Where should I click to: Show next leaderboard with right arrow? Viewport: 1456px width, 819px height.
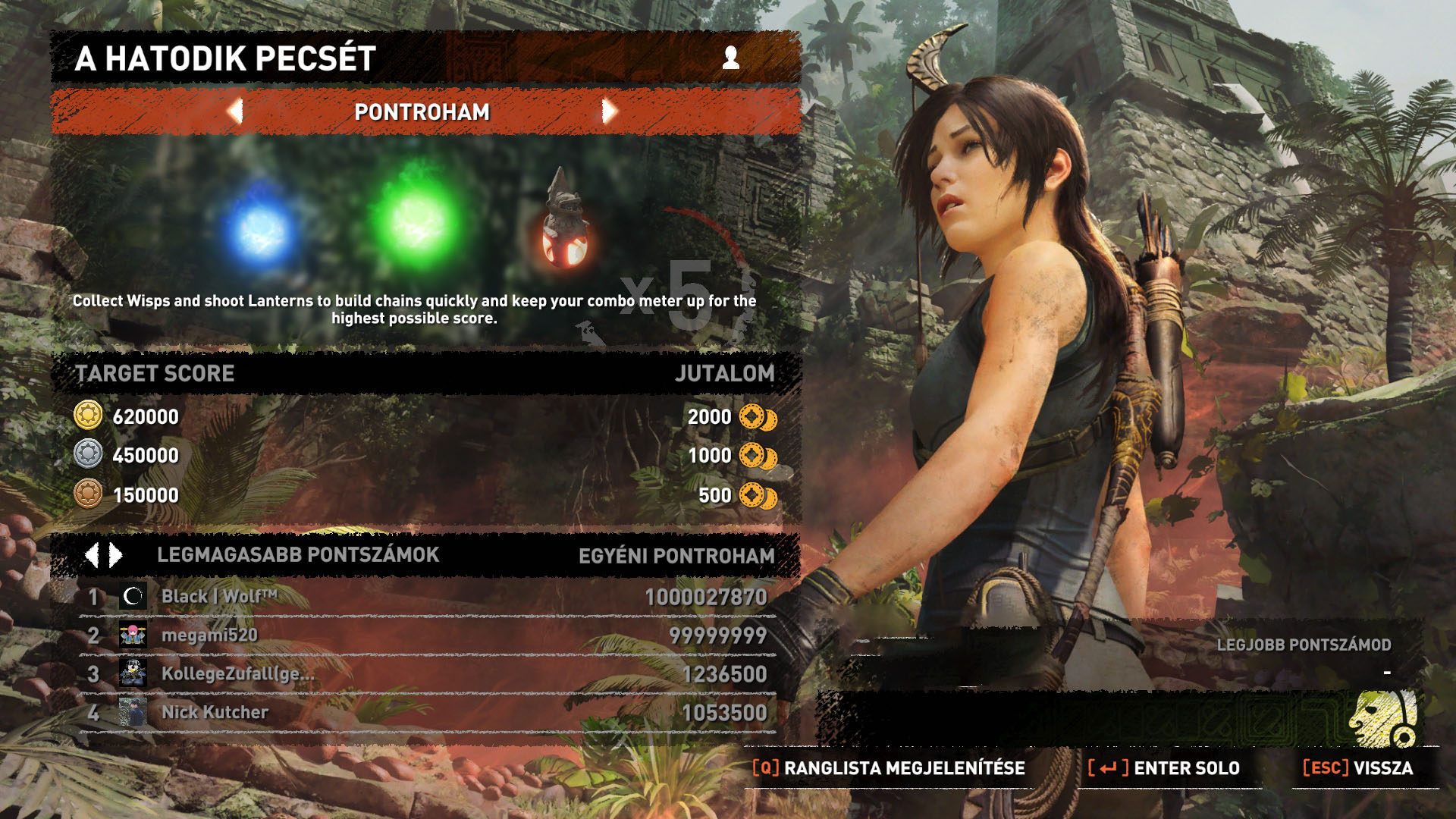116,555
